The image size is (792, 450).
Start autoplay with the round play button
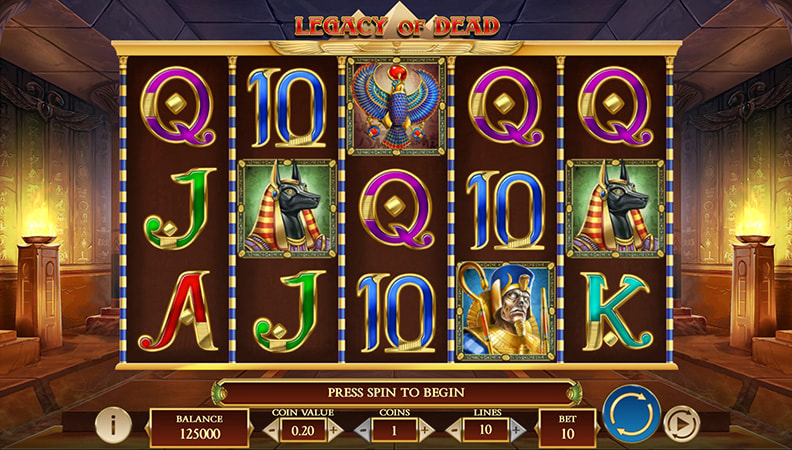(681, 423)
